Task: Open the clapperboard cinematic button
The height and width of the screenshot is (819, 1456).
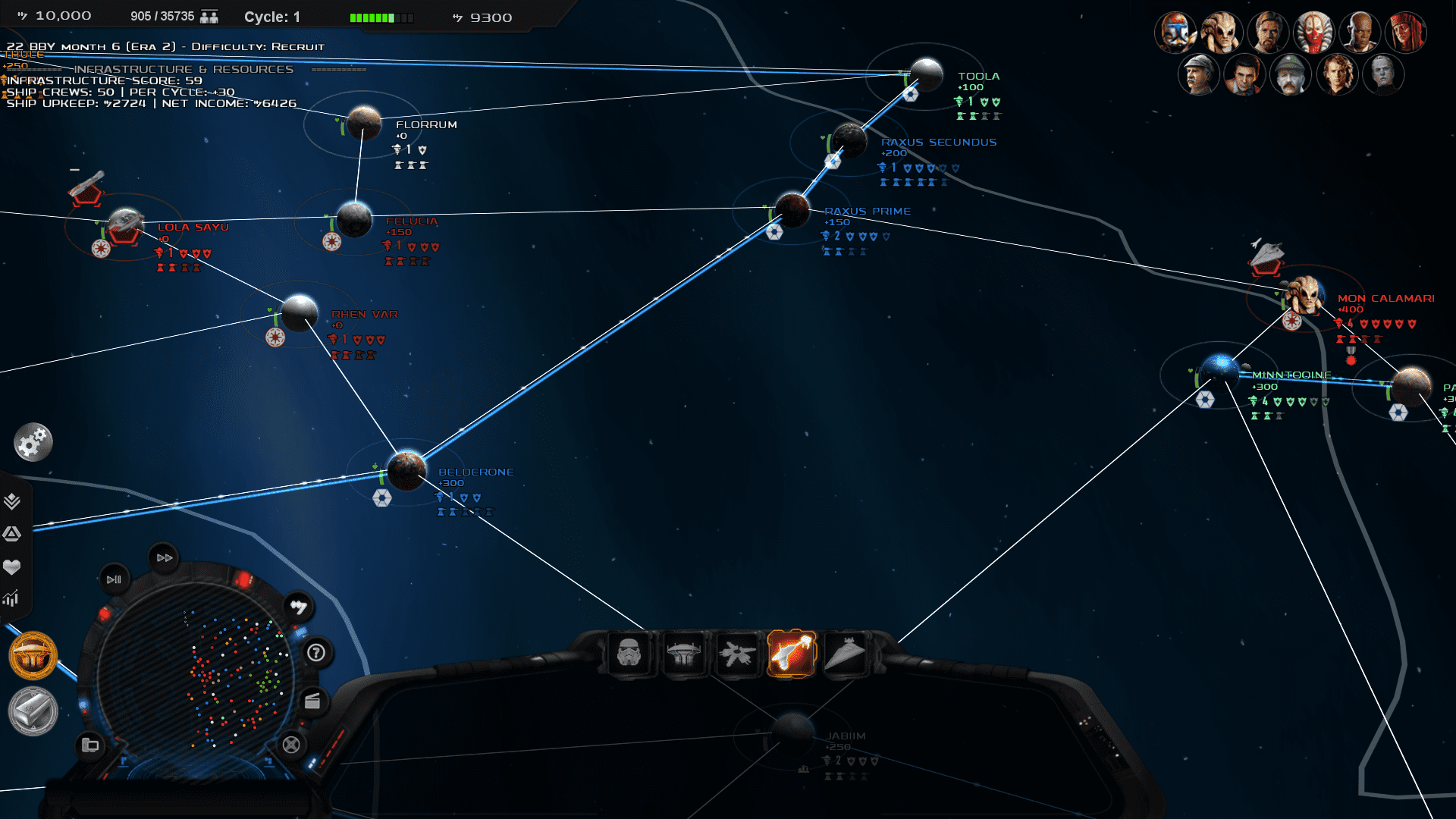Action: [312, 701]
